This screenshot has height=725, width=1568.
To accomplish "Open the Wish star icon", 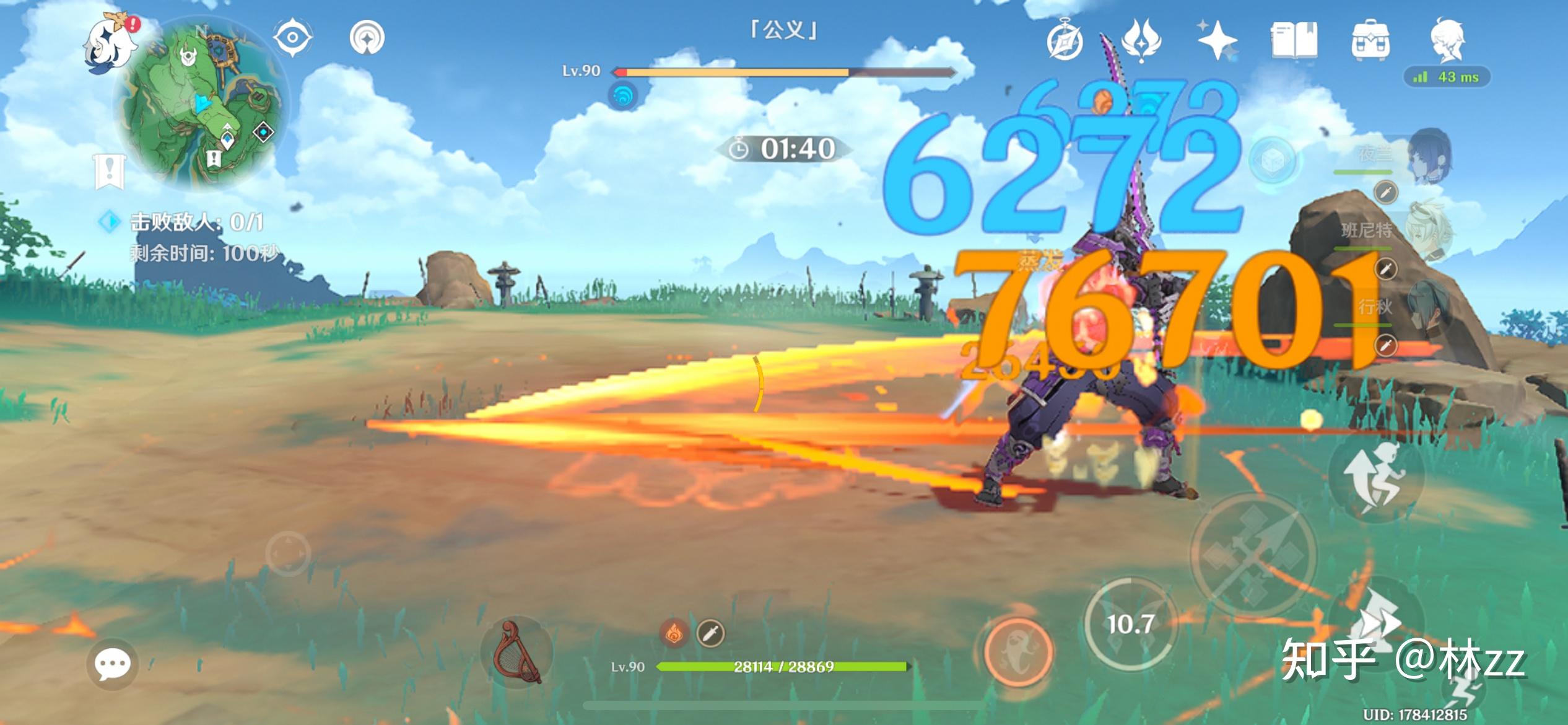I will pyautogui.click(x=1216, y=40).
